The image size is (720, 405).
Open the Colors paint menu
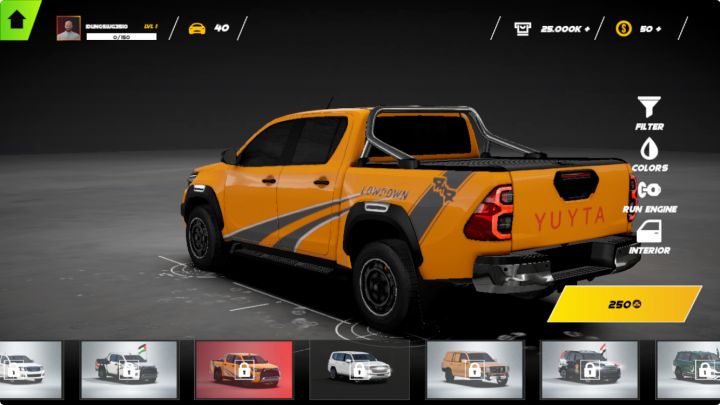(x=649, y=150)
